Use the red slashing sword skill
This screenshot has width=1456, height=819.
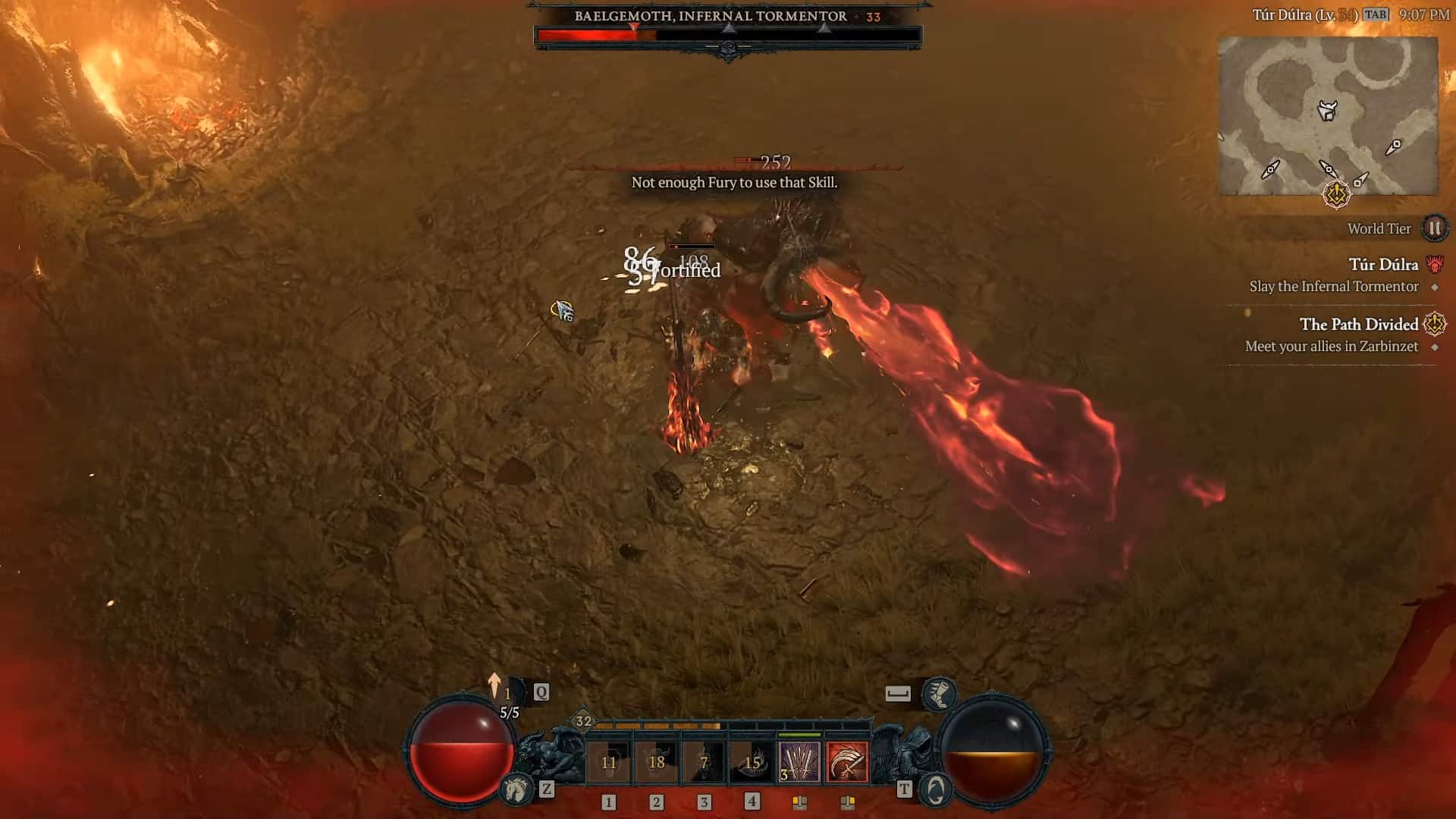pyautogui.click(x=847, y=762)
